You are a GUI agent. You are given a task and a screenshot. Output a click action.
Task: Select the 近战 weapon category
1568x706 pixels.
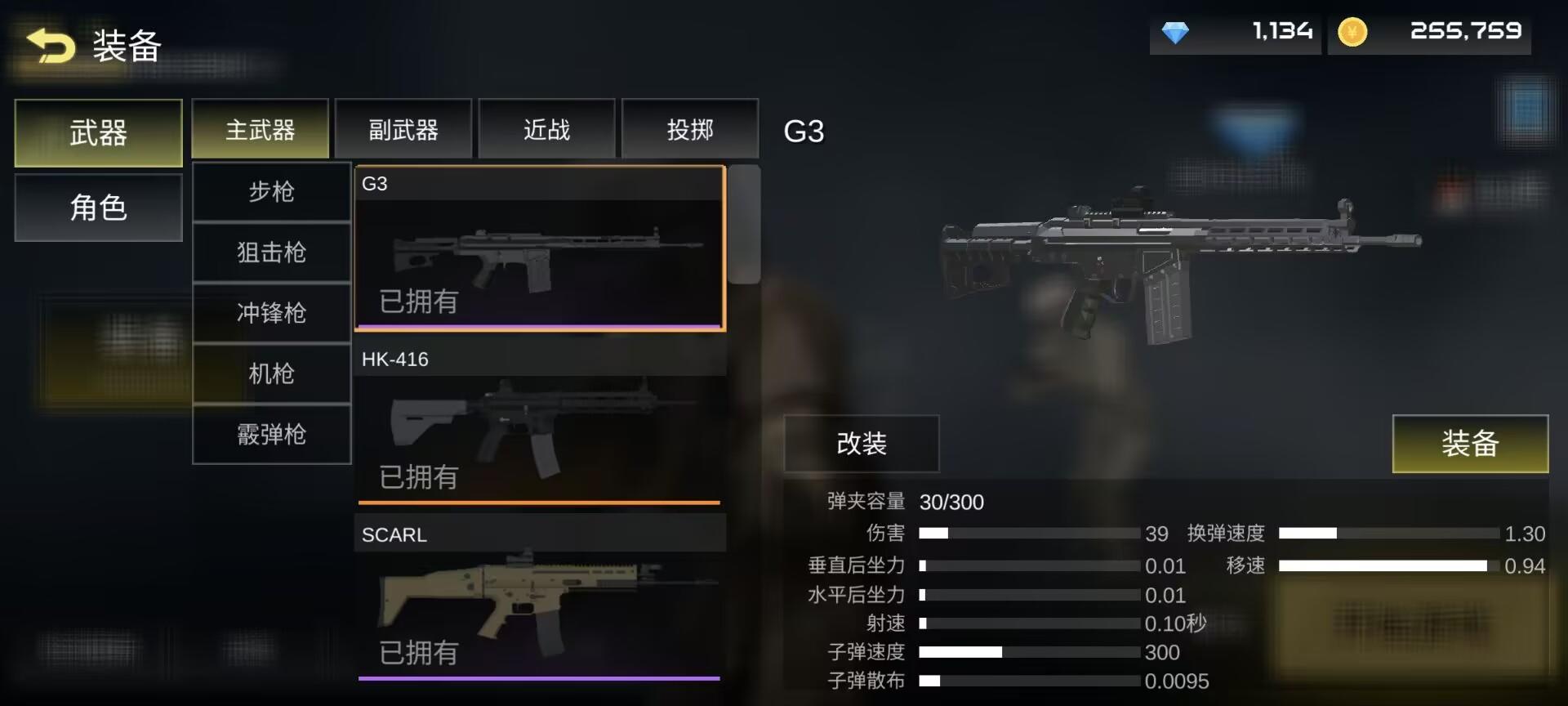[546, 128]
